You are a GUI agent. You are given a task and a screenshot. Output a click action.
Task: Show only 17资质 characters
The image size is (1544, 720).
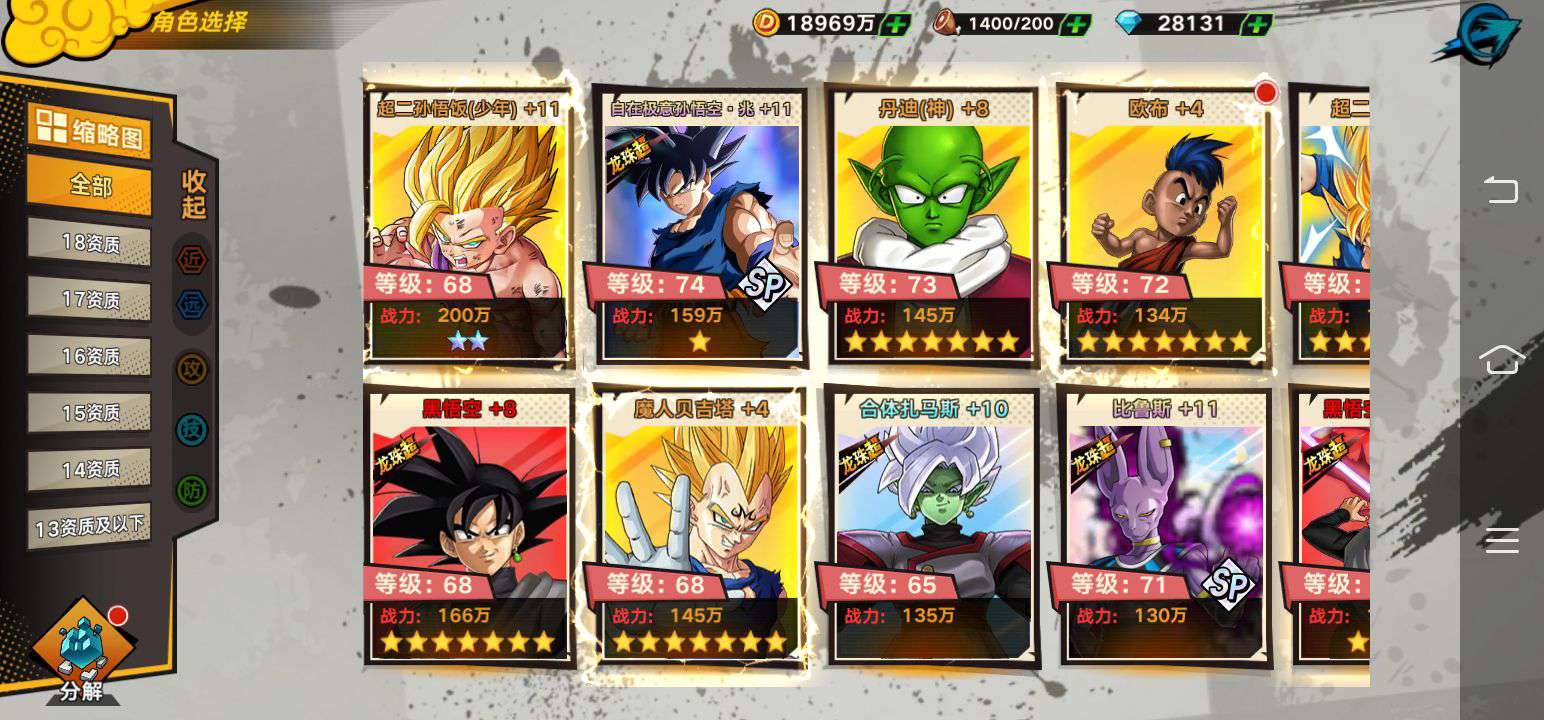pos(89,299)
